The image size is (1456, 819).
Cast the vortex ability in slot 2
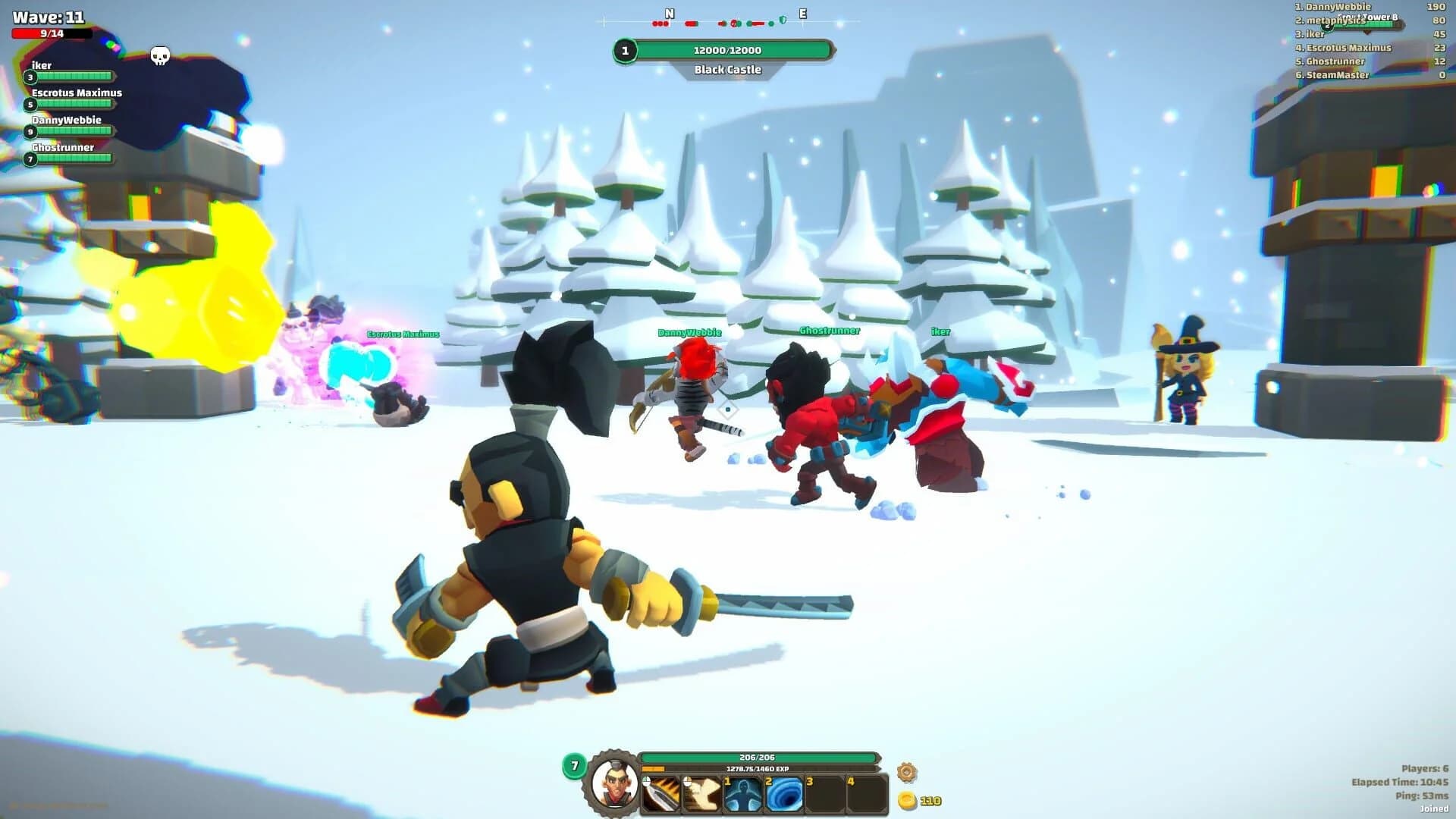[783, 792]
